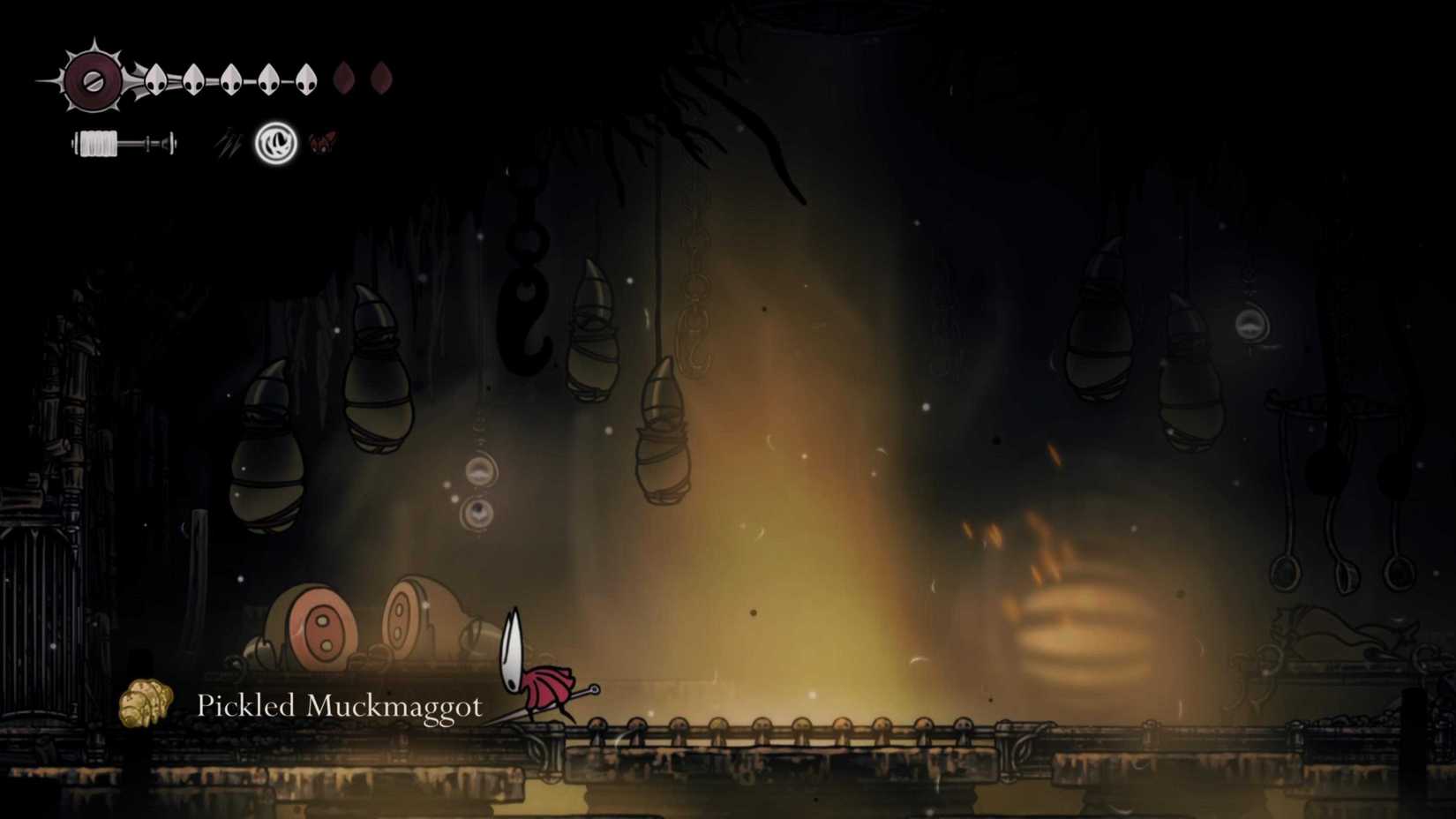The width and height of the screenshot is (1456, 819).
Task: Click the red flea companion icon
Action: [323, 141]
